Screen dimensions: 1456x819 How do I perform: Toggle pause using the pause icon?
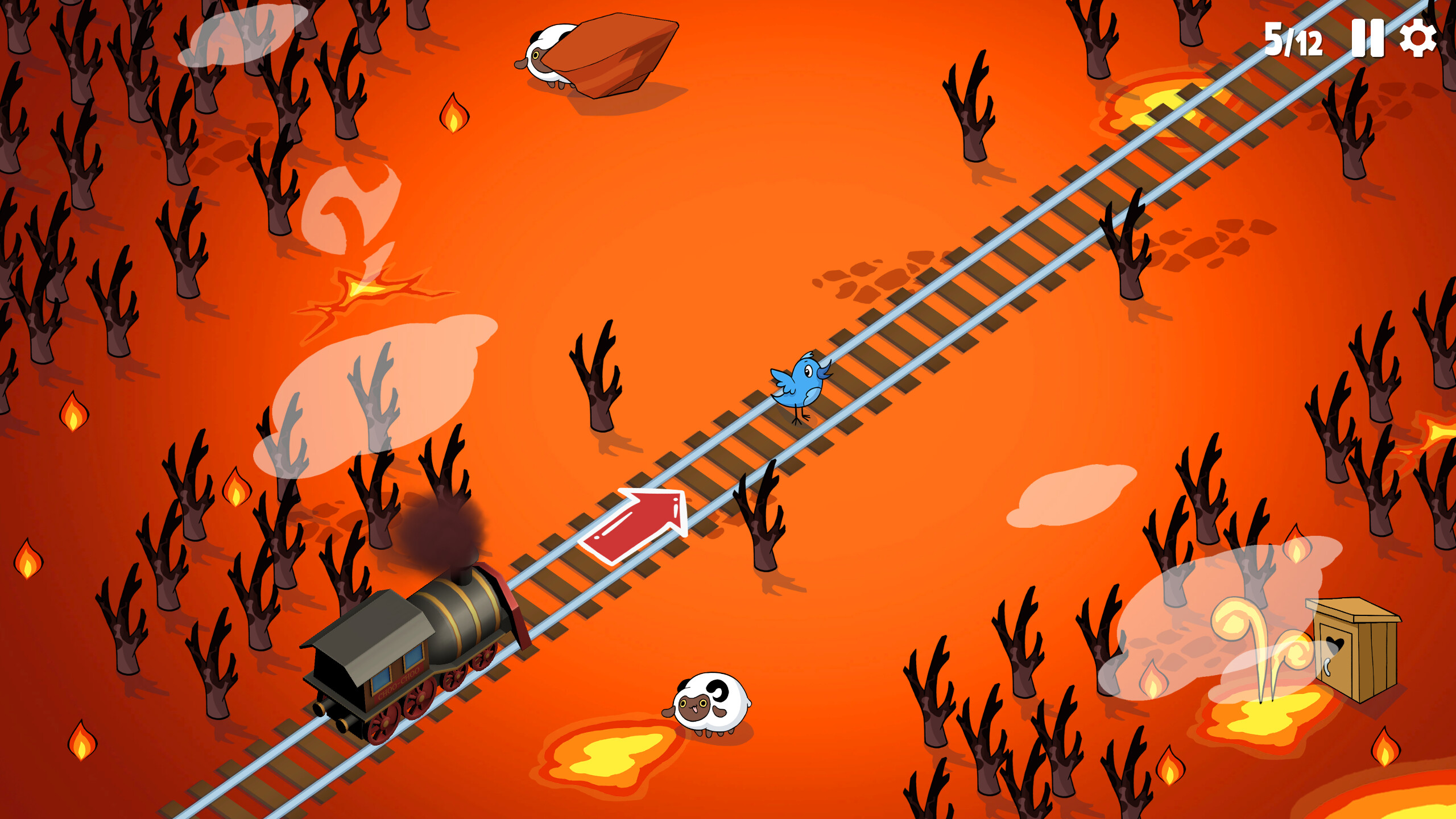[1367, 39]
